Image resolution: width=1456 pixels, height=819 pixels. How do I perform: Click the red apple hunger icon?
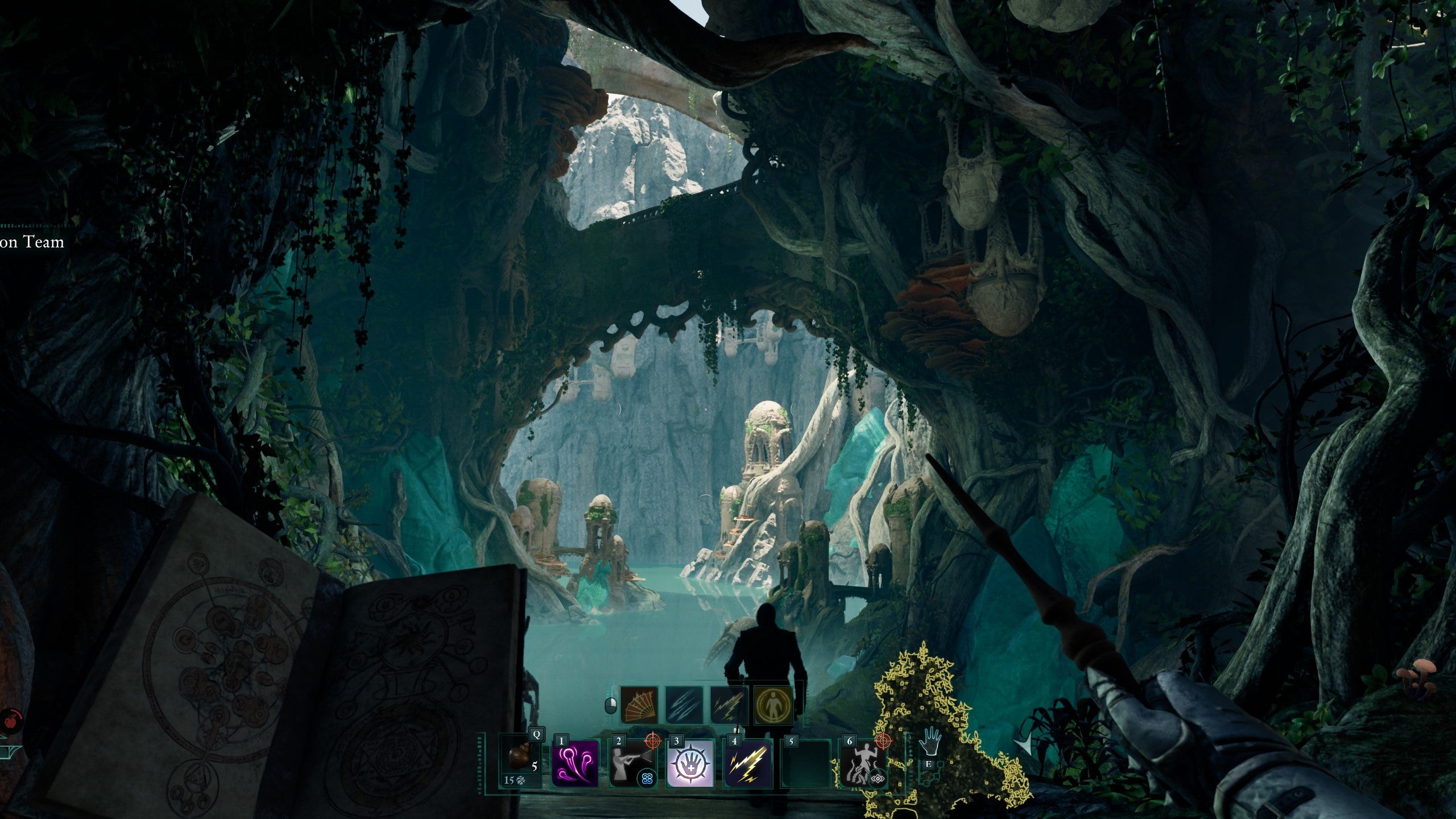click(x=10, y=721)
